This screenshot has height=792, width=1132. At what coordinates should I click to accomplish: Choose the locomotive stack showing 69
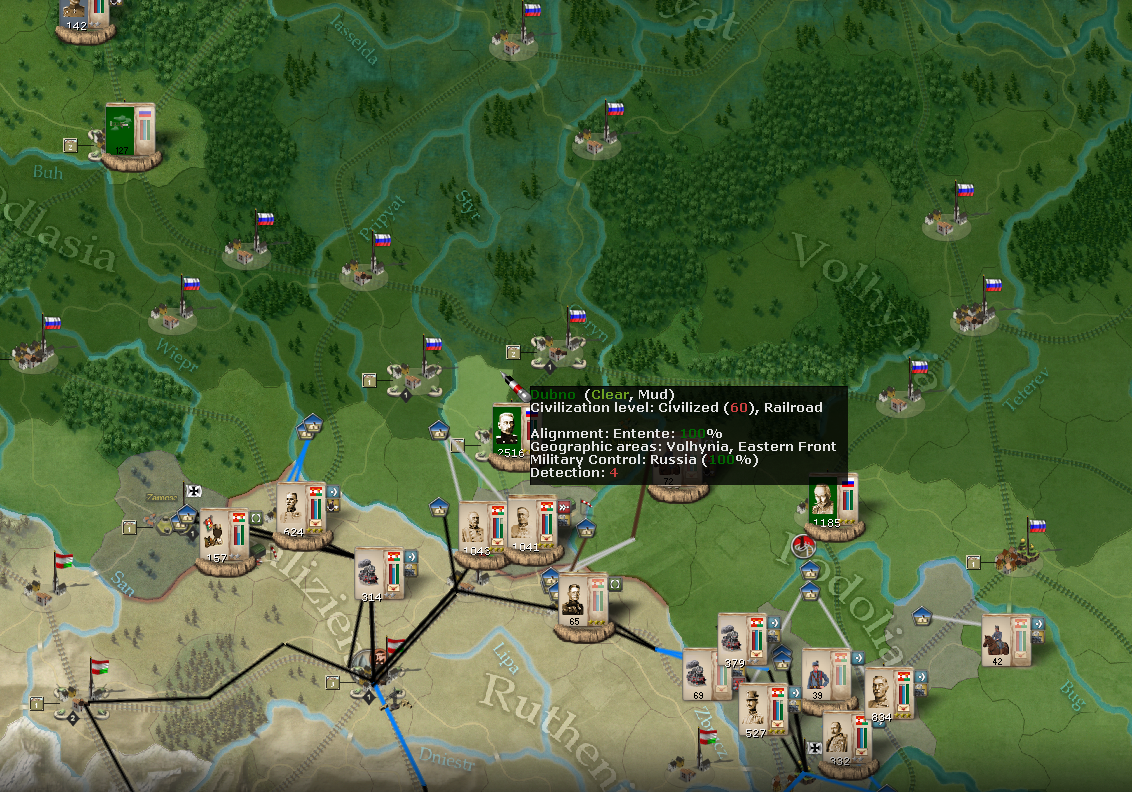tap(697, 672)
